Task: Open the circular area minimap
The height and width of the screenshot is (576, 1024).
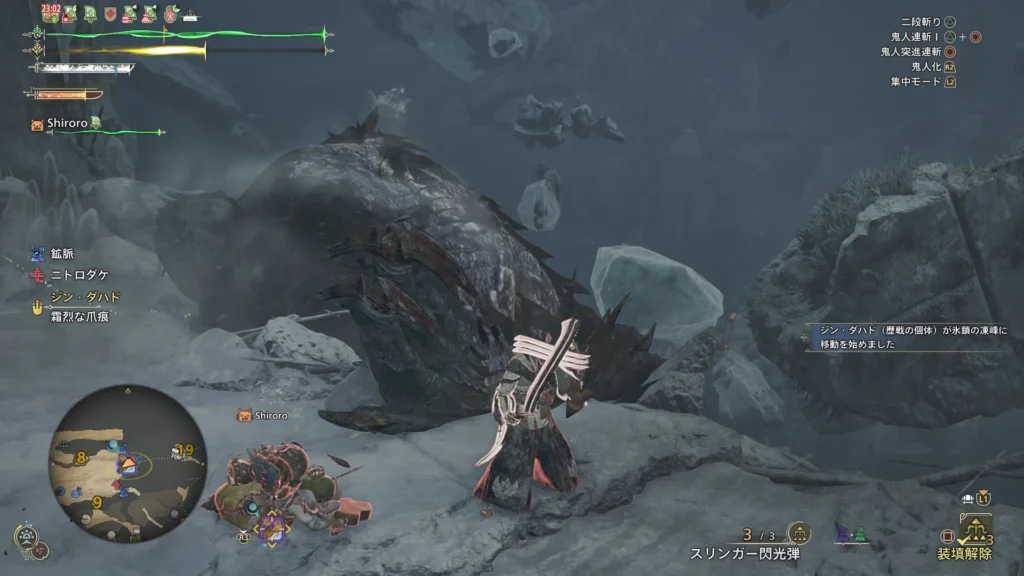Action: (x=127, y=463)
